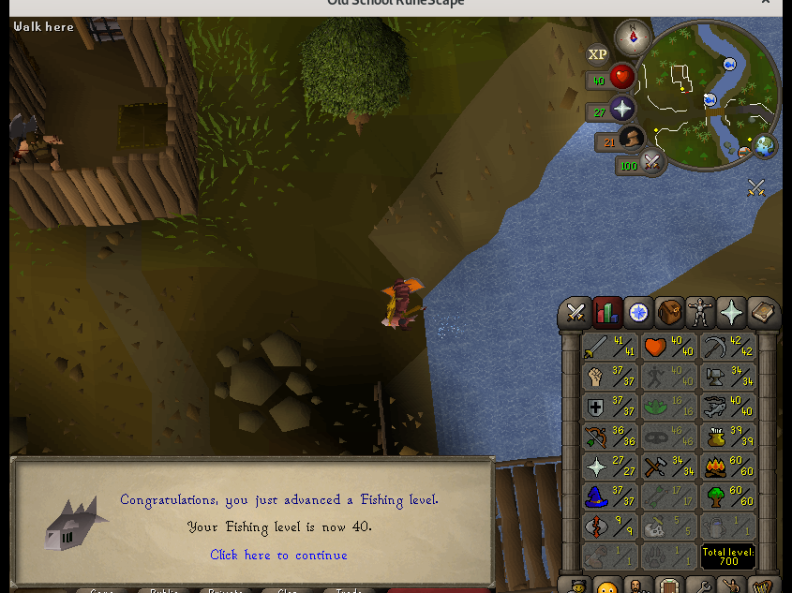Activate quick-prayers via the prayer orb
Image resolution: width=792 pixels, height=593 pixels.
pos(622,109)
